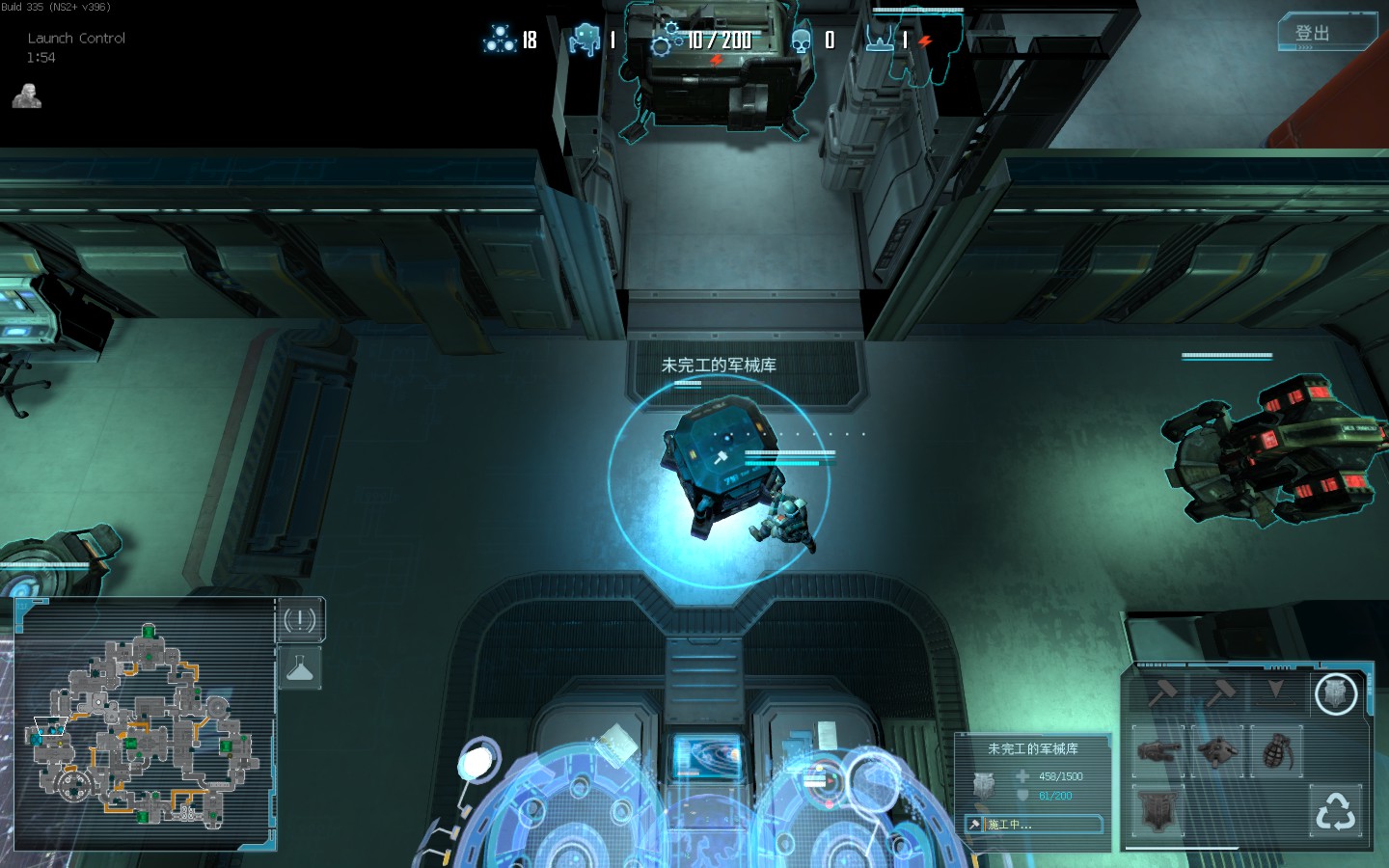Select the mine research icon
This screenshot has height=868, width=1389.
pos(1217,750)
